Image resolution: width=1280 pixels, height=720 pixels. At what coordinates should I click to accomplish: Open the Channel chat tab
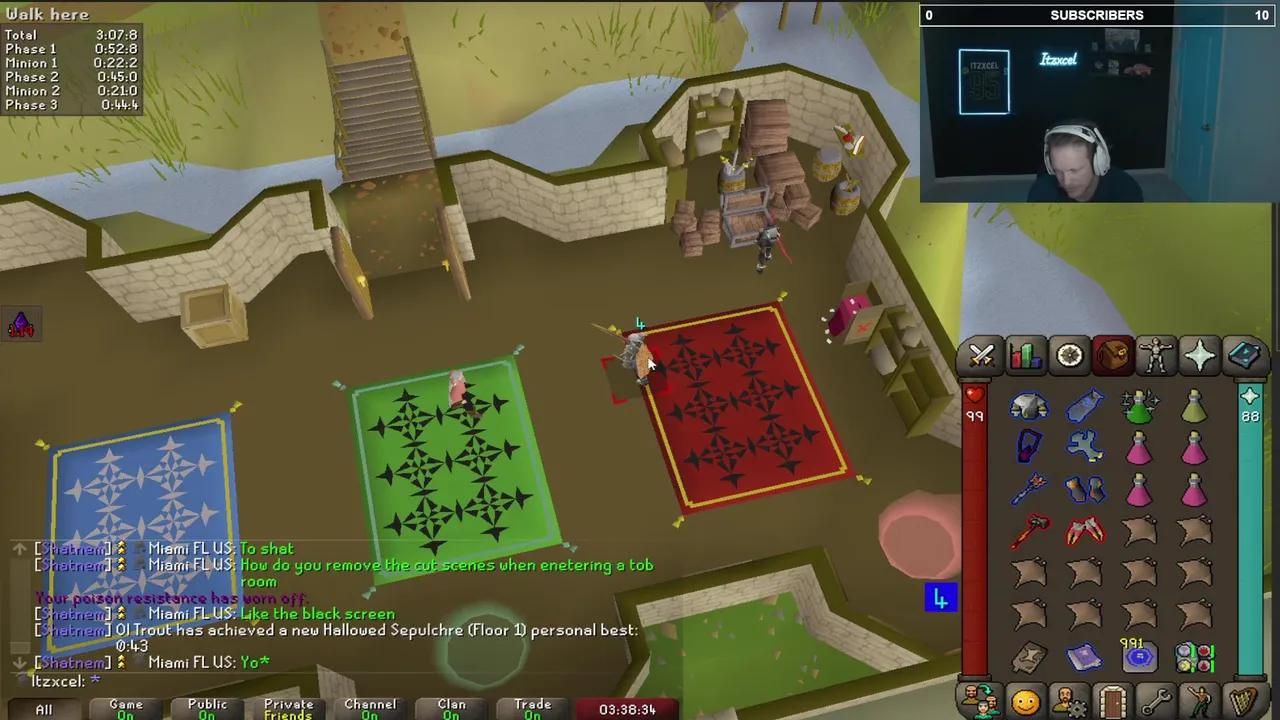[x=370, y=706]
